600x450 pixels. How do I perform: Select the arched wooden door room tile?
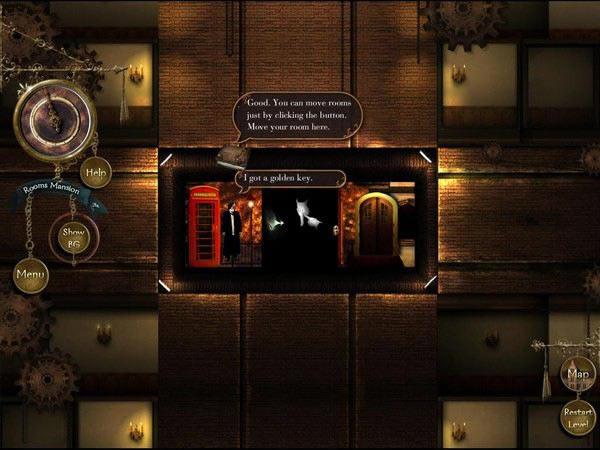(x=378, y=225)
